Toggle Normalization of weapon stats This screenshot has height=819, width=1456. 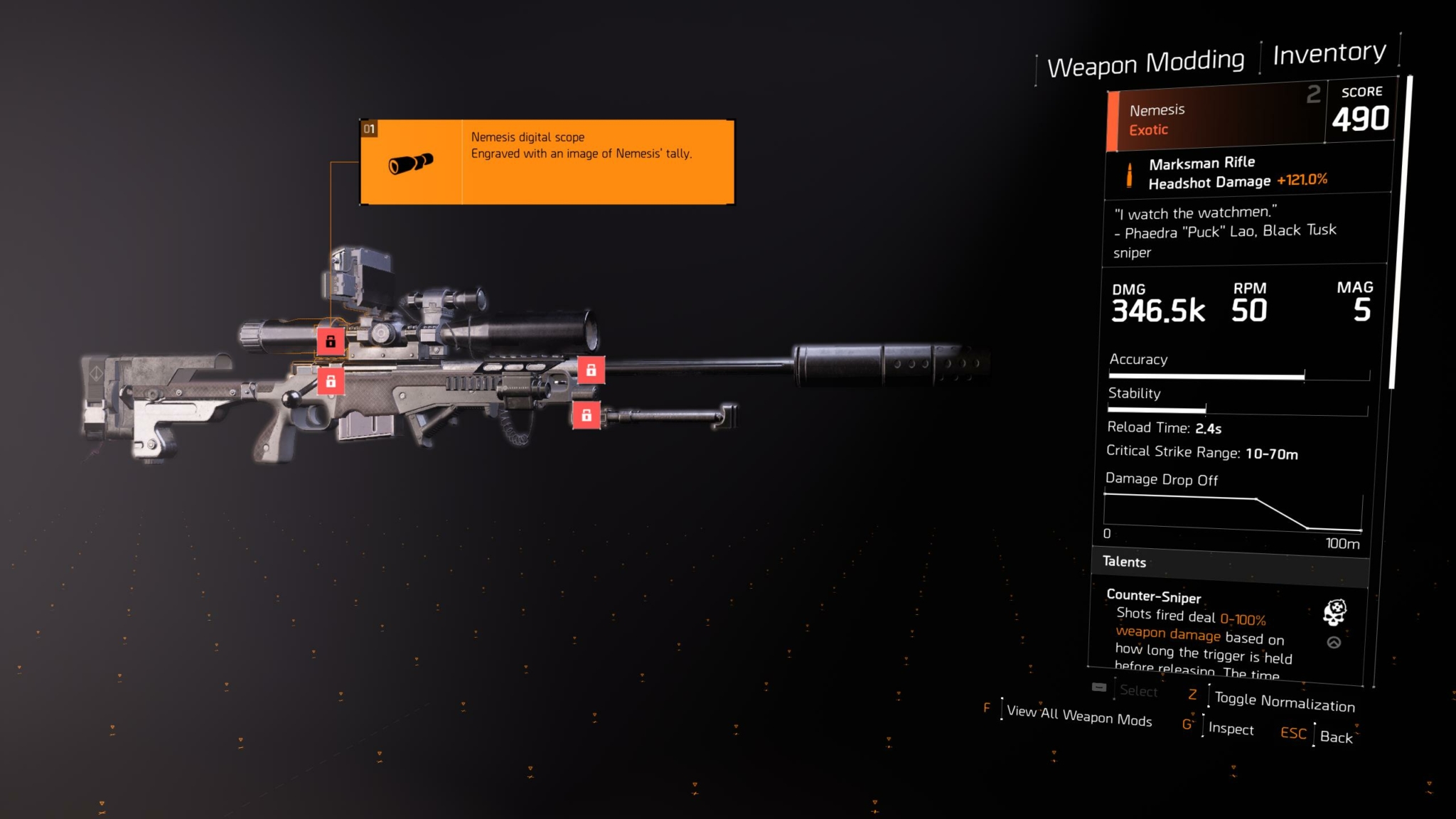[x=1284, y=702]
